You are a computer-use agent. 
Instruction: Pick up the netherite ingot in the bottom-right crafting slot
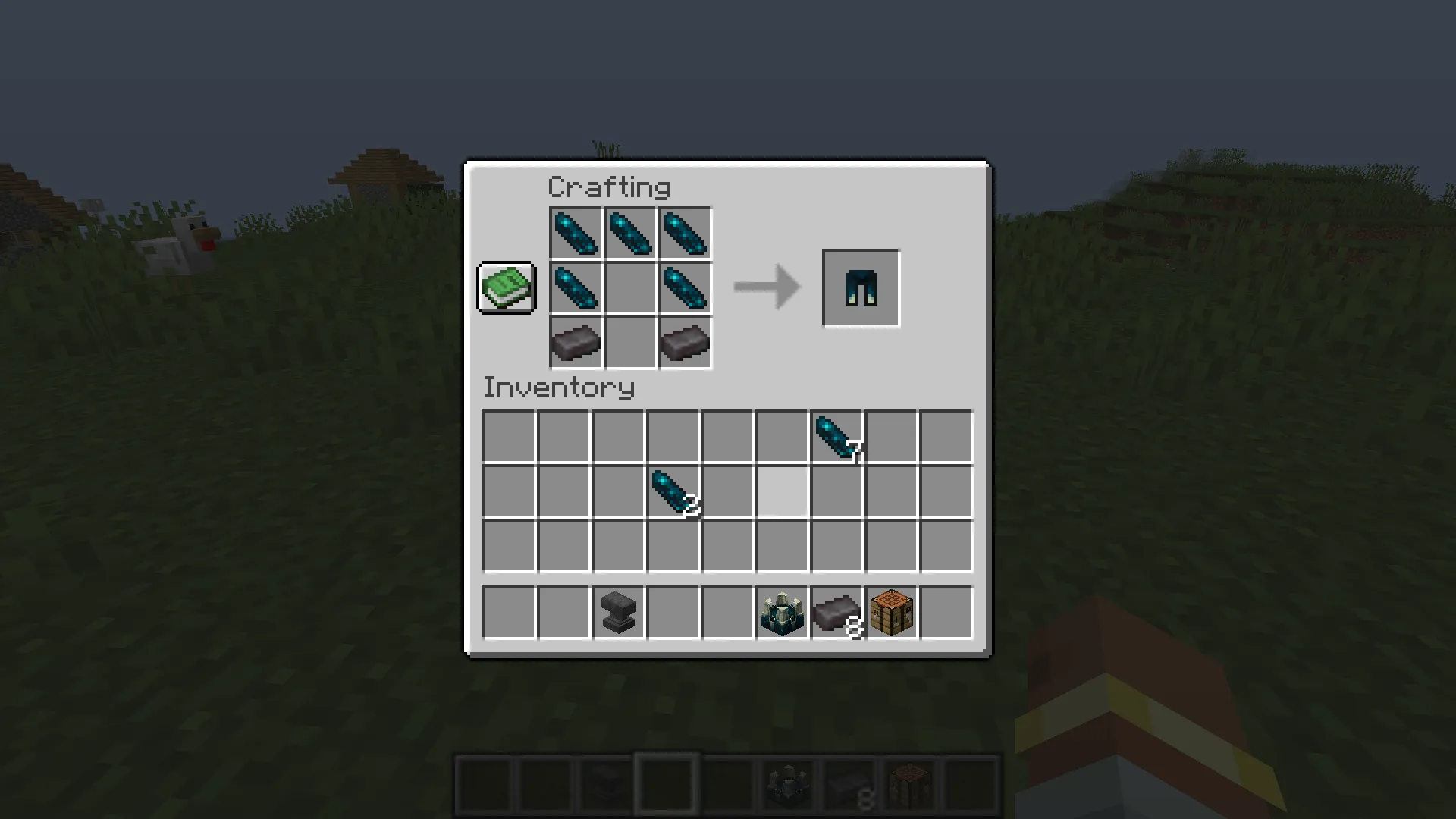(684, 343)
